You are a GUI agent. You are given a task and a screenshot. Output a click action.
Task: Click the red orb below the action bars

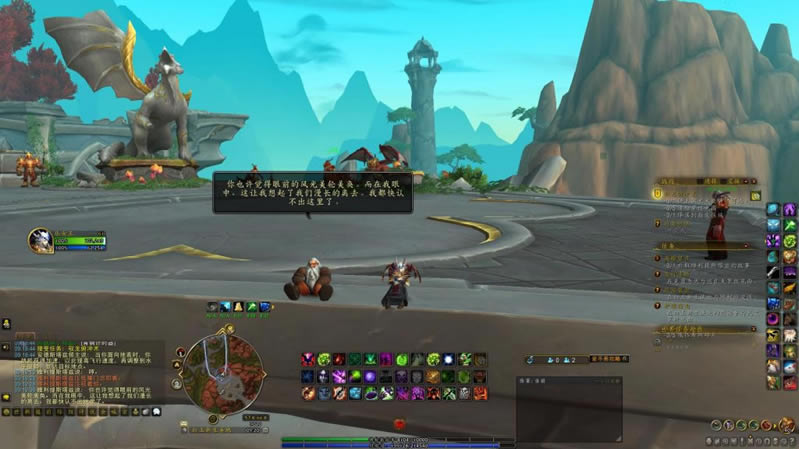[400, 424]
